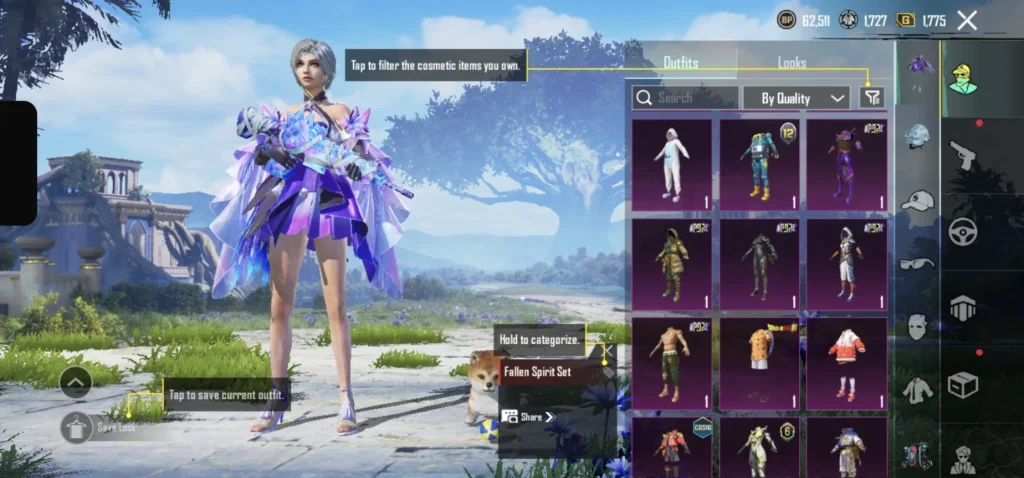Expand the up-arrow circle button
1024x478 pixels.
(76, 381)
